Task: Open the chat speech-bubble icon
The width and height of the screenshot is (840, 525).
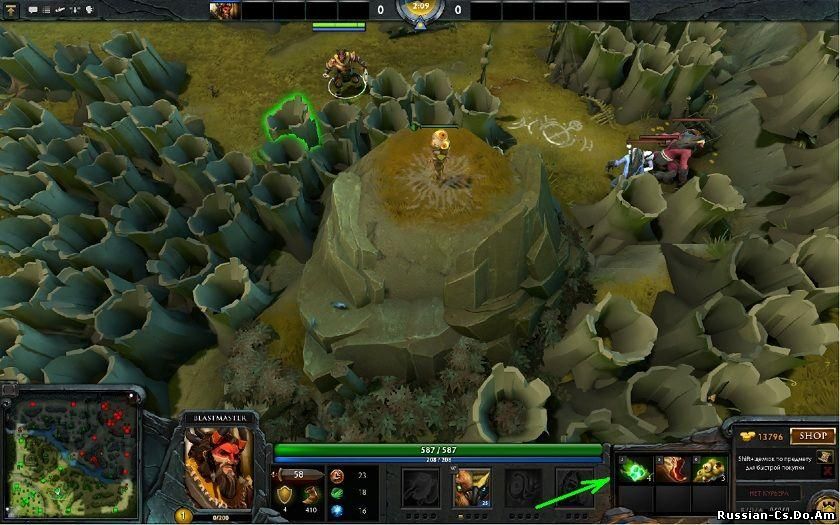Action: click(33, 9)
